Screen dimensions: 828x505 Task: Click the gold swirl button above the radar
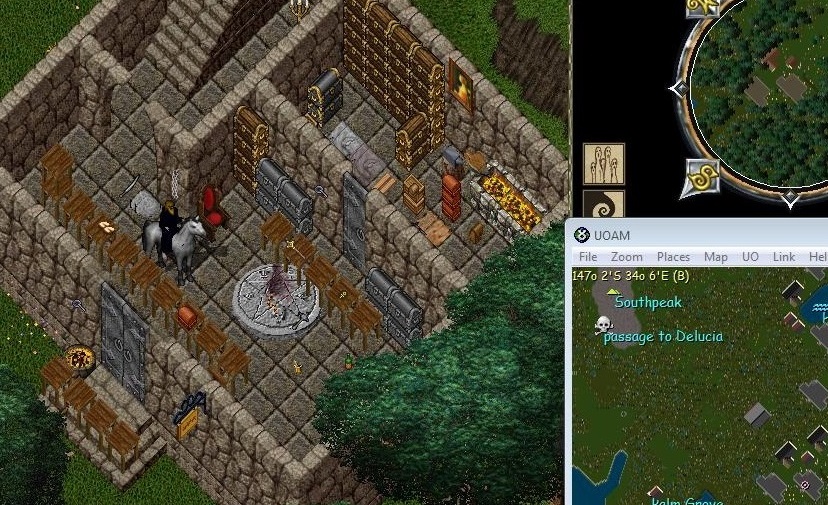[703, 6]
